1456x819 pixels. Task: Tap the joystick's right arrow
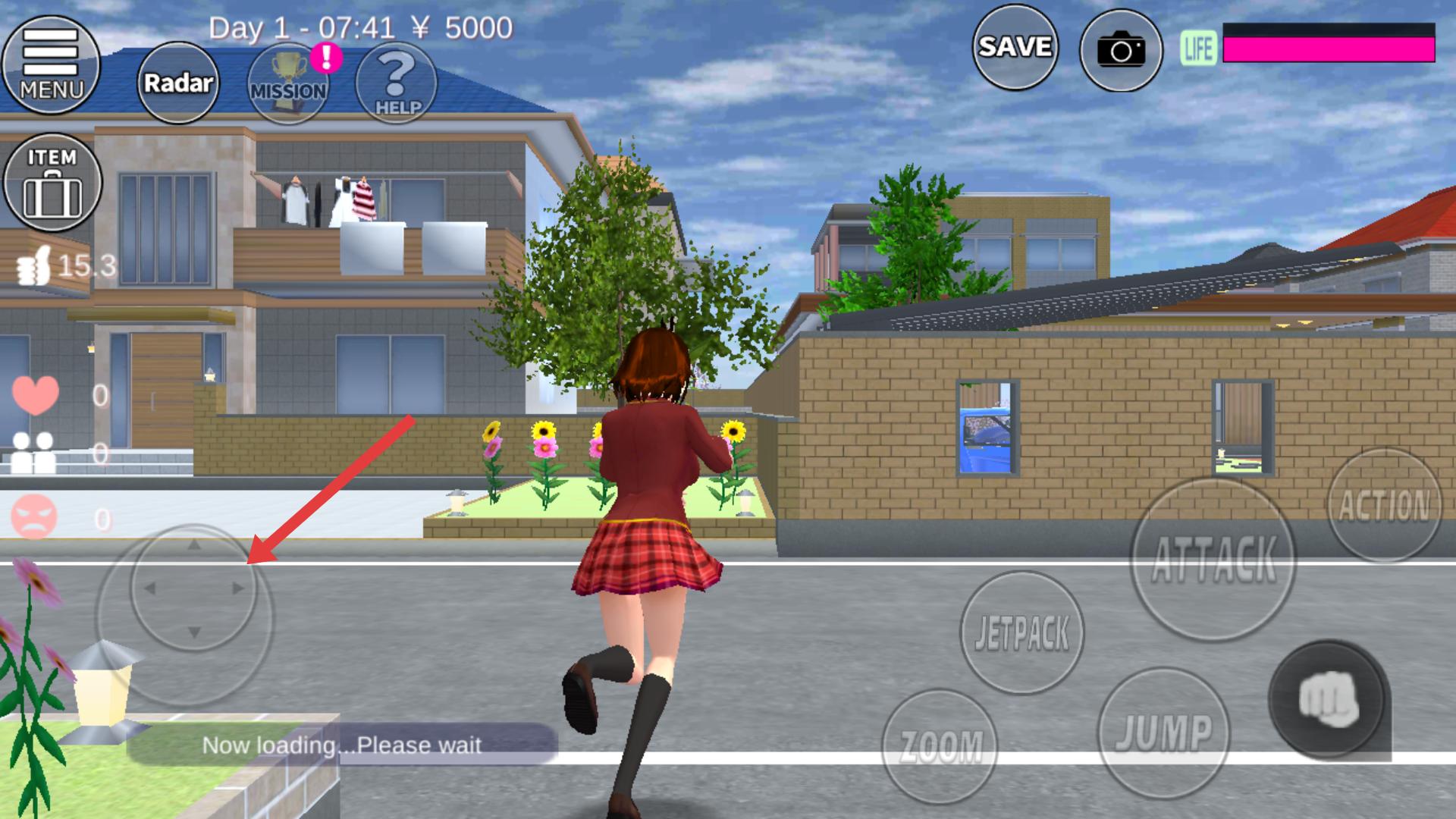(239, 588)
